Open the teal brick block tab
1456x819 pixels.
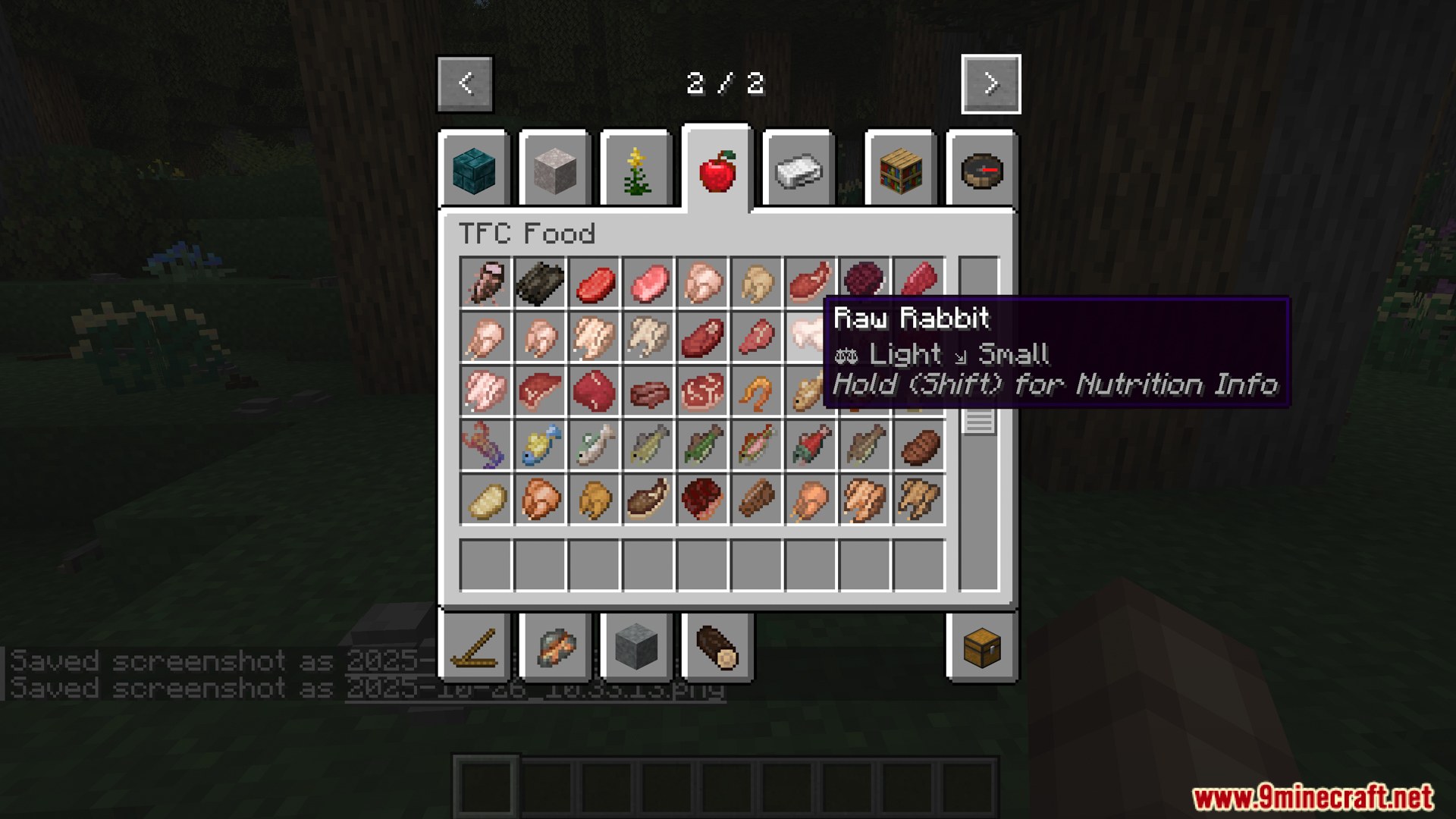[x=474, y=171]
